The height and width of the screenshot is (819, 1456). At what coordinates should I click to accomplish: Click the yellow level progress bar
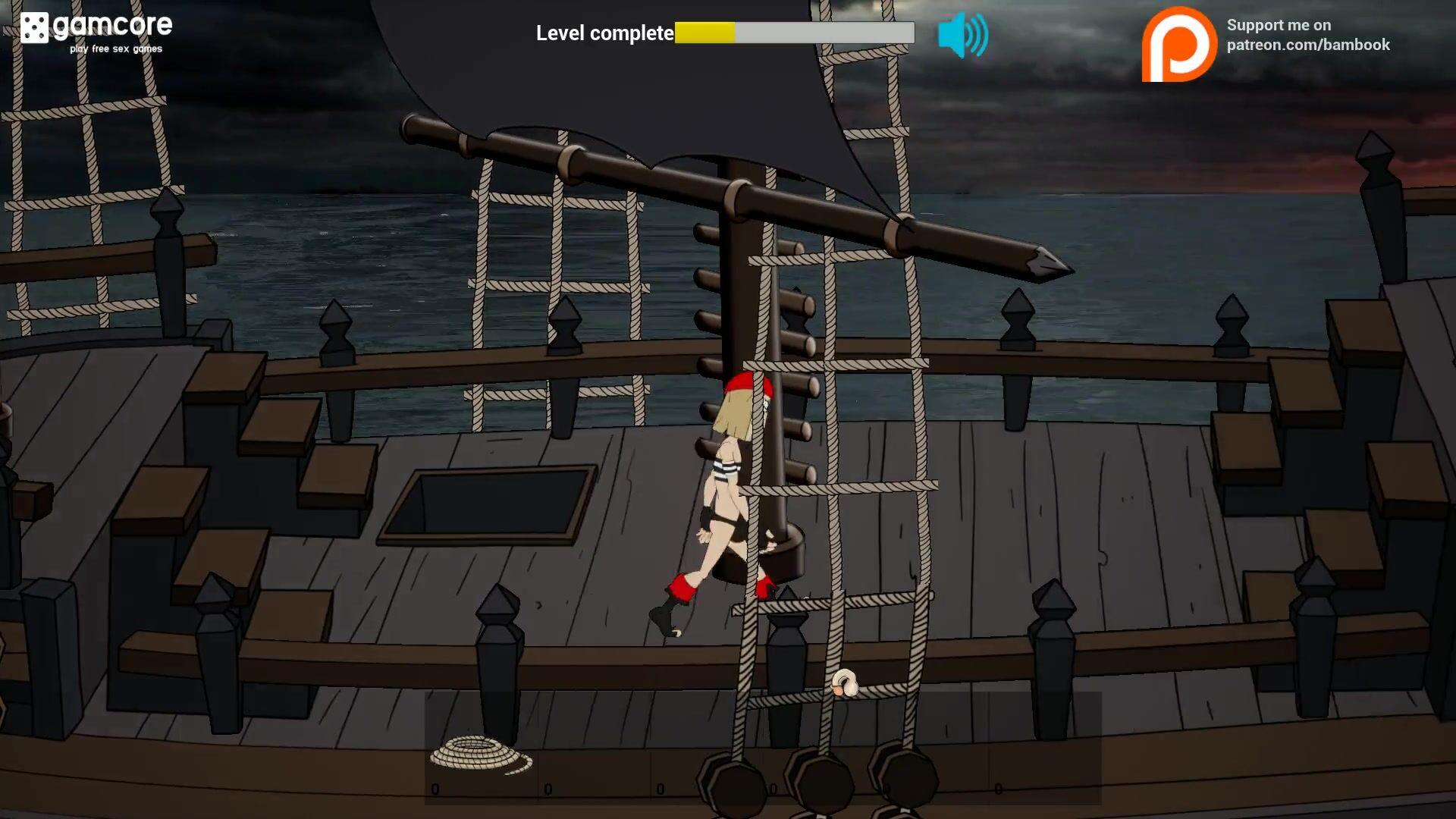tap(704, 33)
